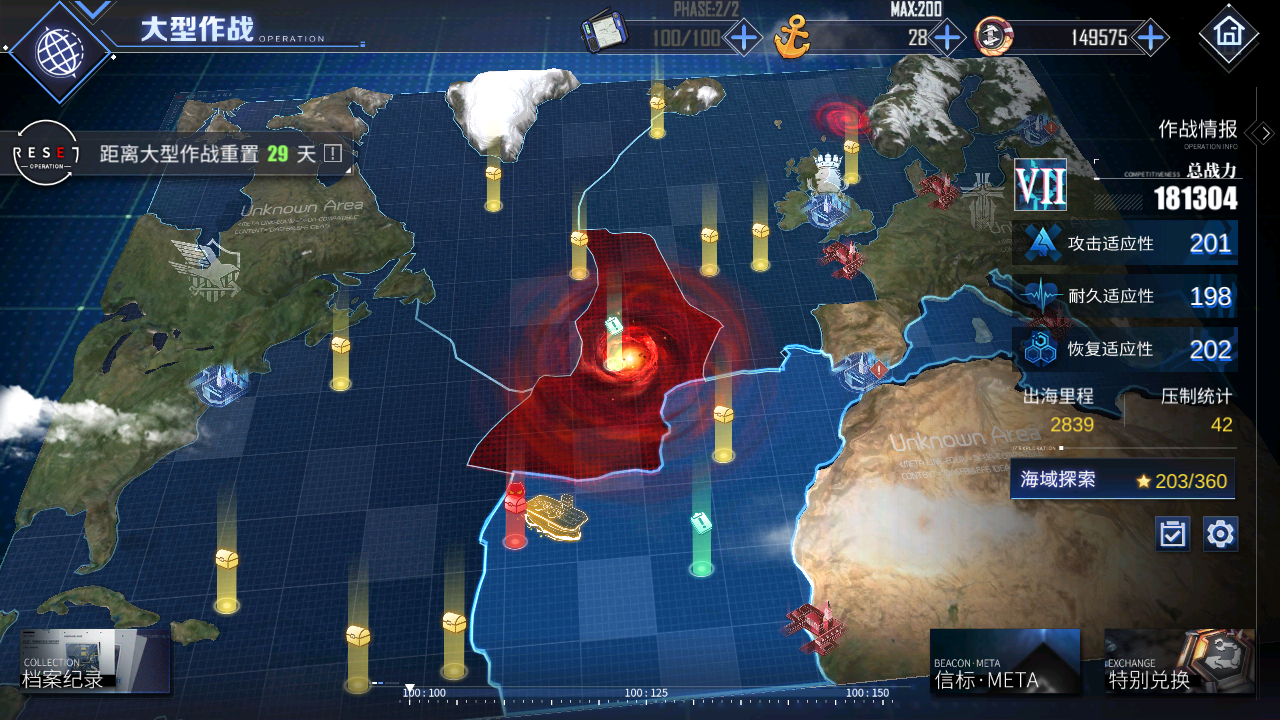This screenshot has width=1280, height=720.
Task: Add action points with the plus button
Action: [743, 38]
